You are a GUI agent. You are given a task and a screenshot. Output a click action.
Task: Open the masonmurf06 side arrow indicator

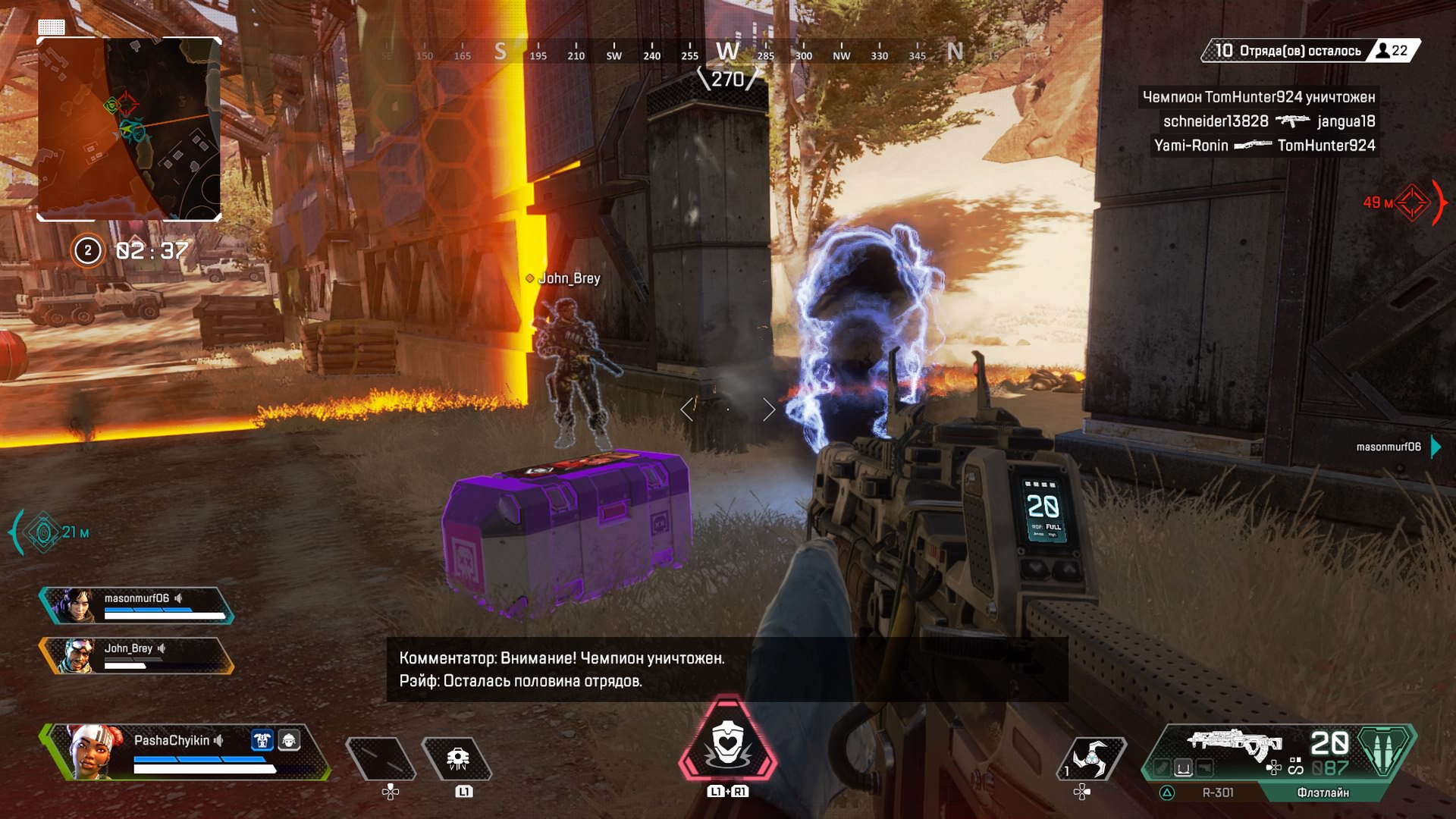[1432, 447]
